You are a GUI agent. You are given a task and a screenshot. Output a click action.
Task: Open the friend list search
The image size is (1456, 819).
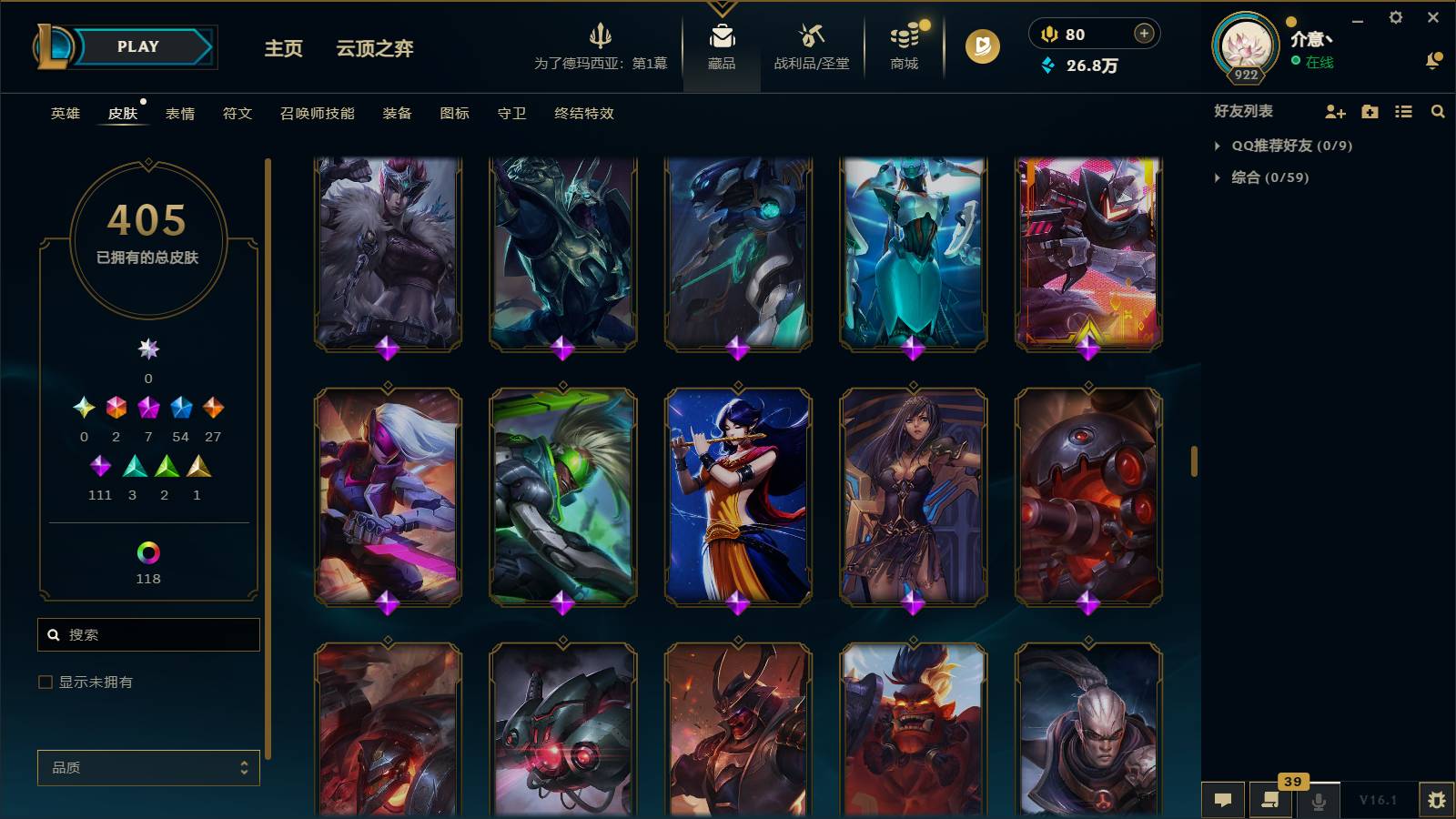(x=1438, y=111)
